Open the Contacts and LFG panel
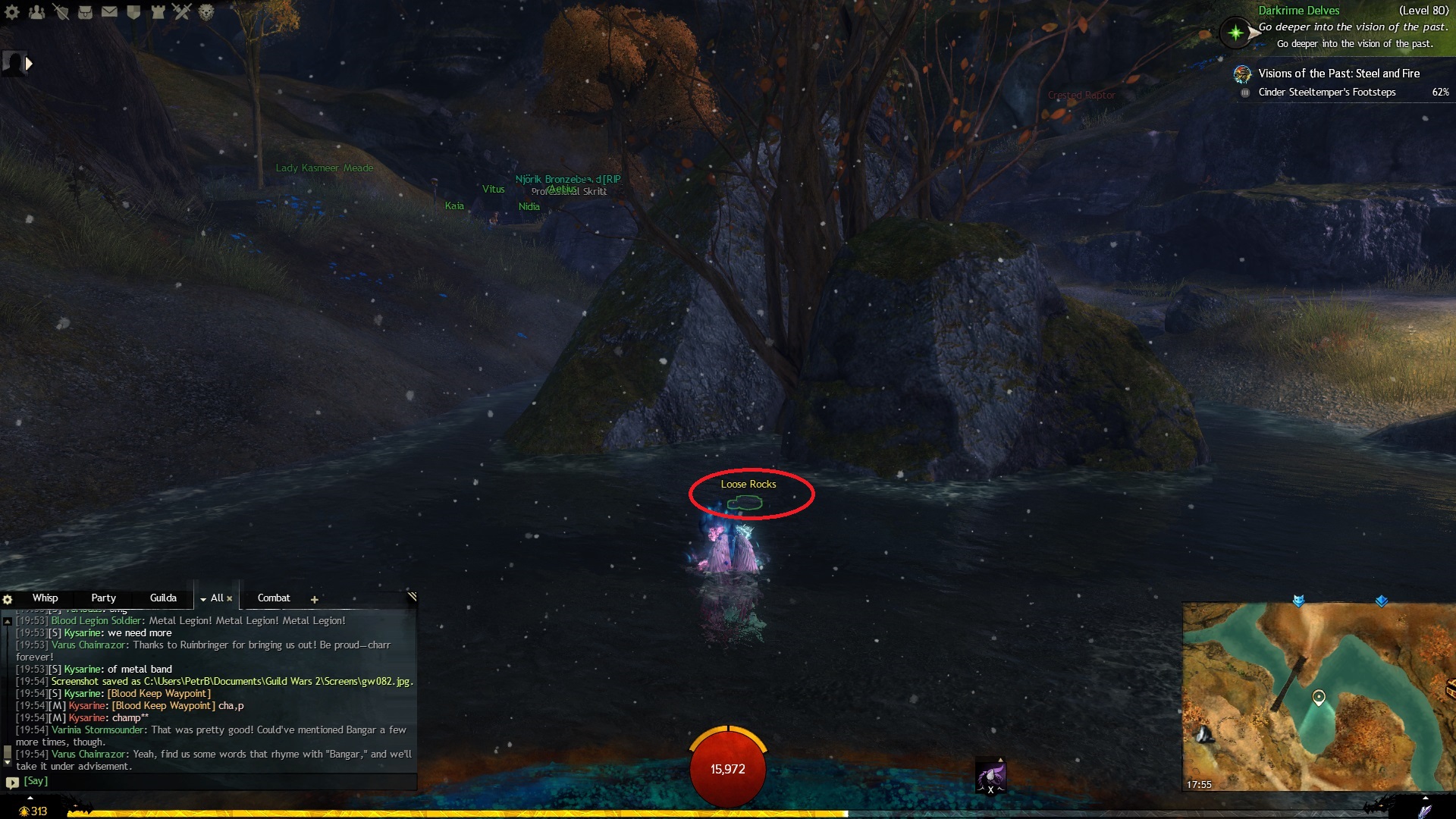 (x=36, y=12)
